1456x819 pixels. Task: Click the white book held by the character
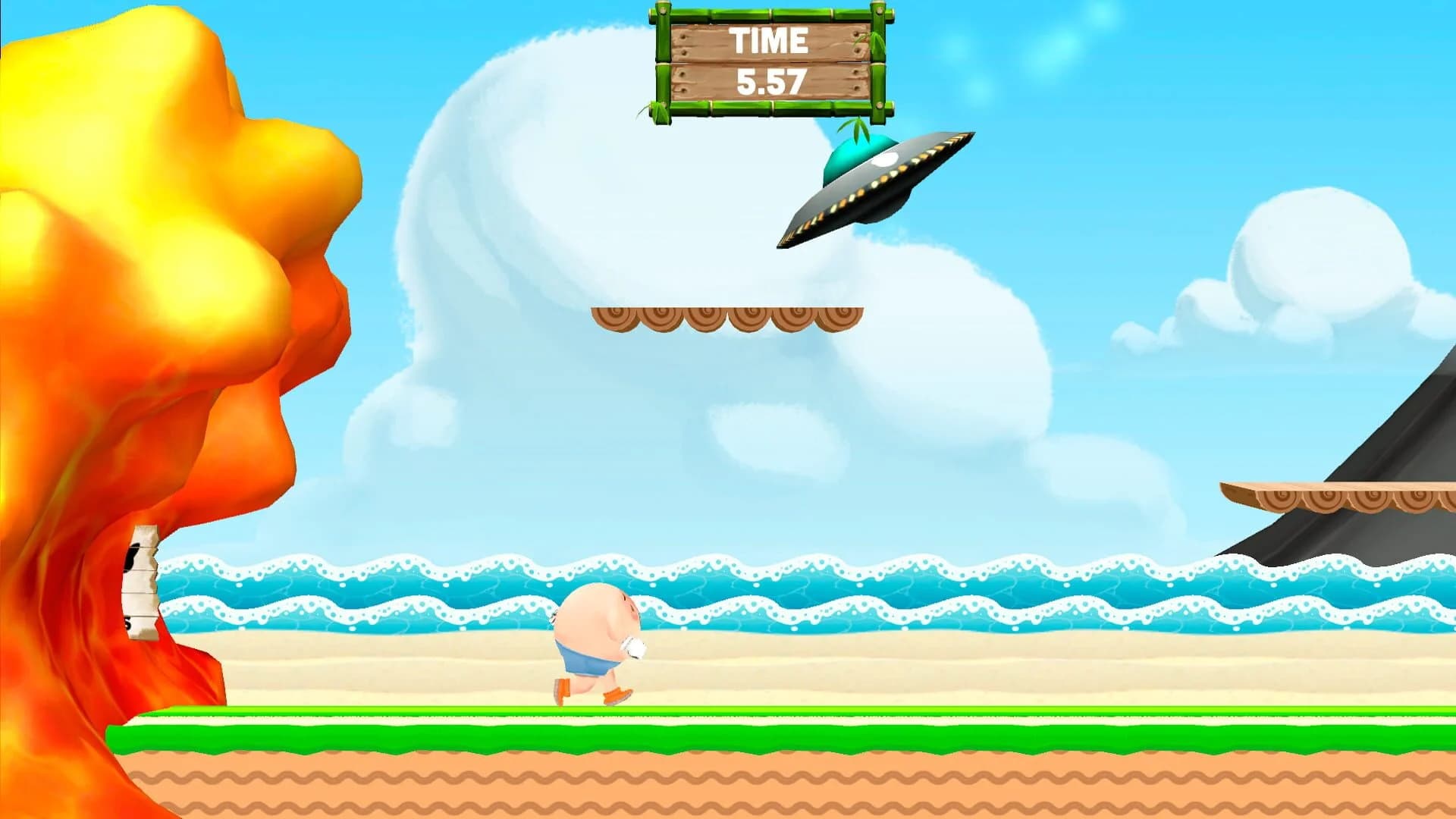(634, 646)
